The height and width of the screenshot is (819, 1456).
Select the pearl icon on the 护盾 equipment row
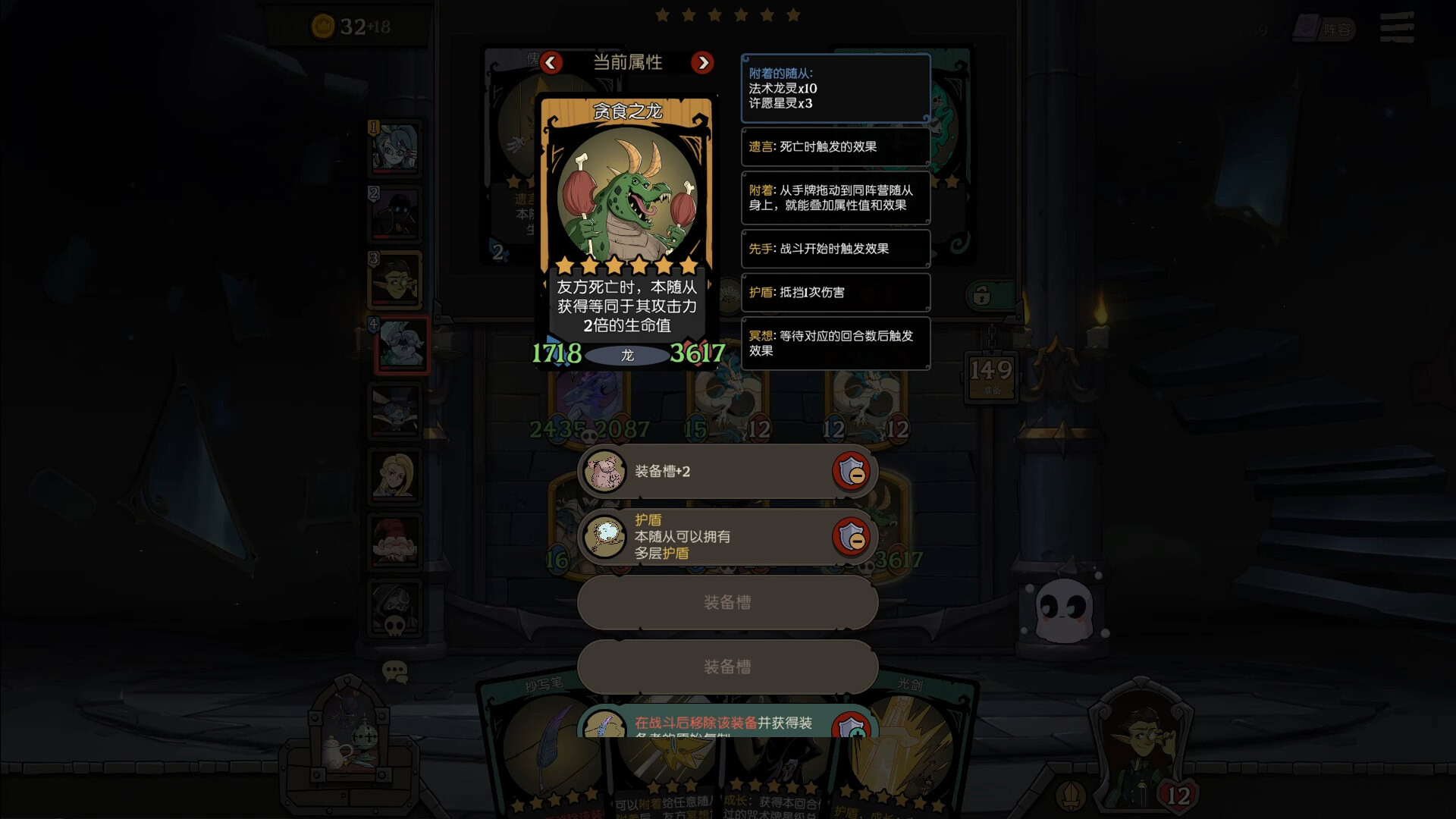[604, 537]
